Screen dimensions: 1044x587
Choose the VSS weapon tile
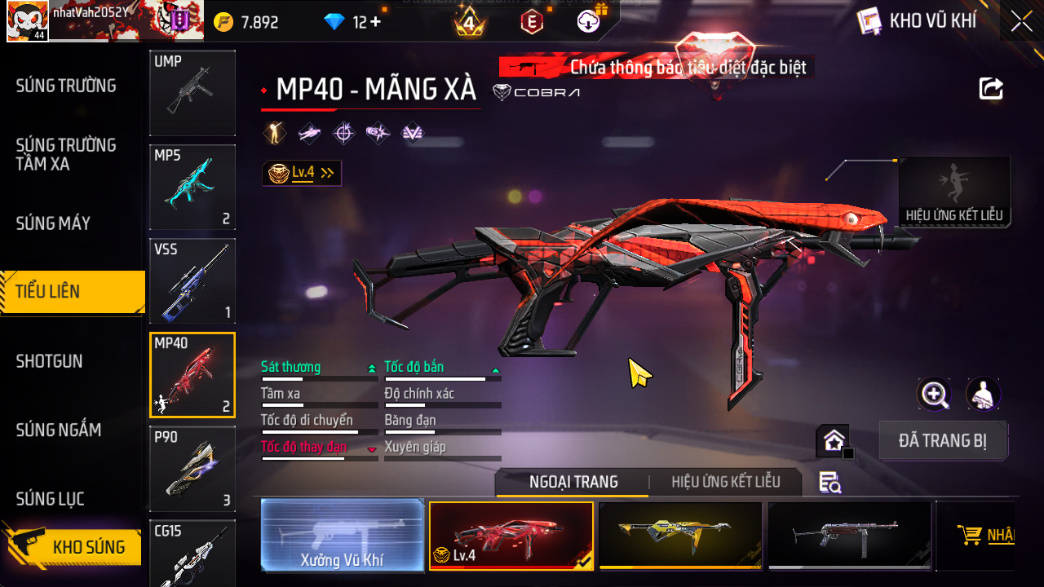tap(192, 281)
